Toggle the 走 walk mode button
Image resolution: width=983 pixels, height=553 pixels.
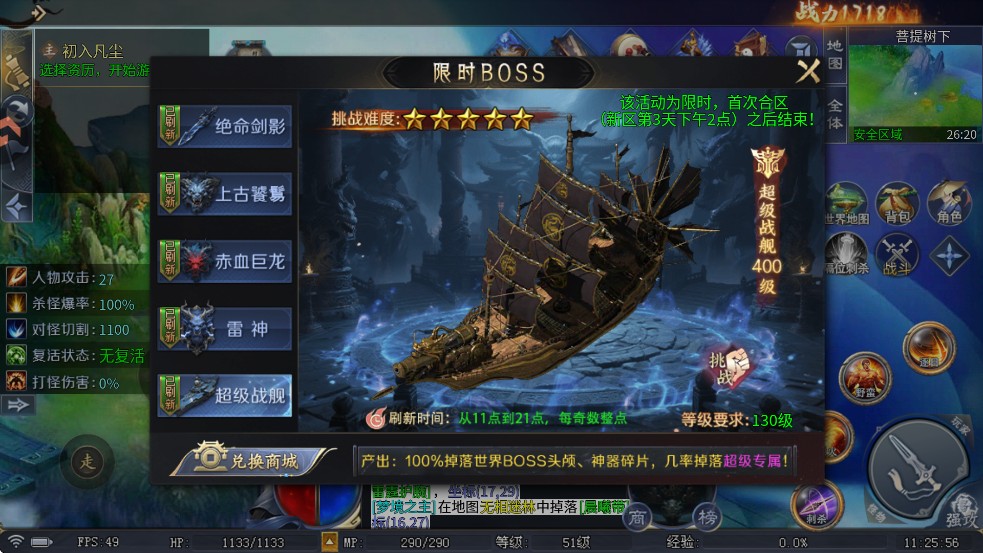pyautogui.click(x=86, y=462)
